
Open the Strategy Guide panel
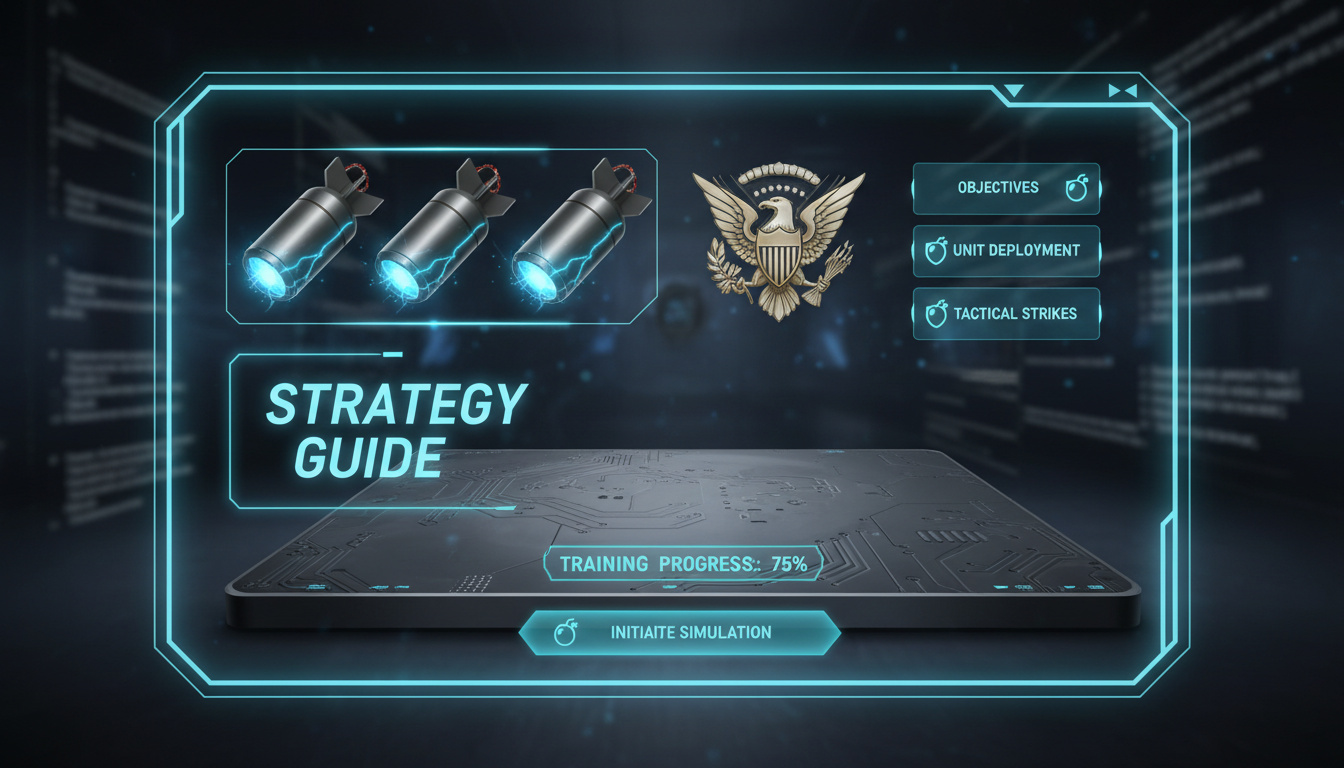click(395, 430)
